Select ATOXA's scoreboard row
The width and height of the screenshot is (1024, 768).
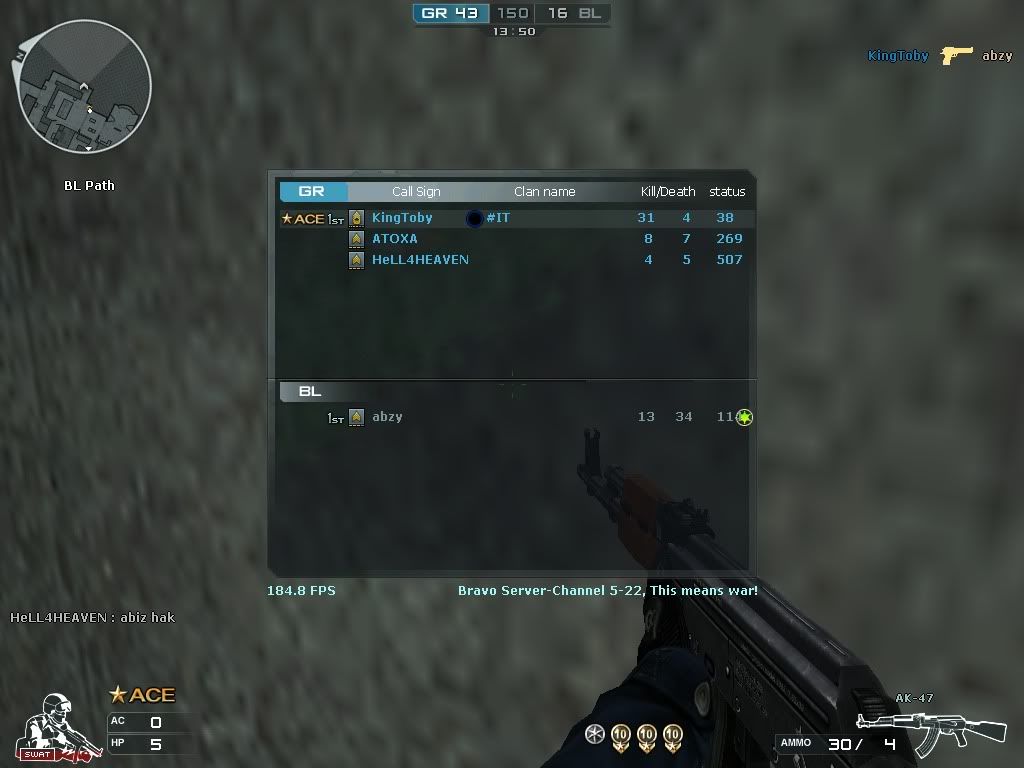(510, 239)
